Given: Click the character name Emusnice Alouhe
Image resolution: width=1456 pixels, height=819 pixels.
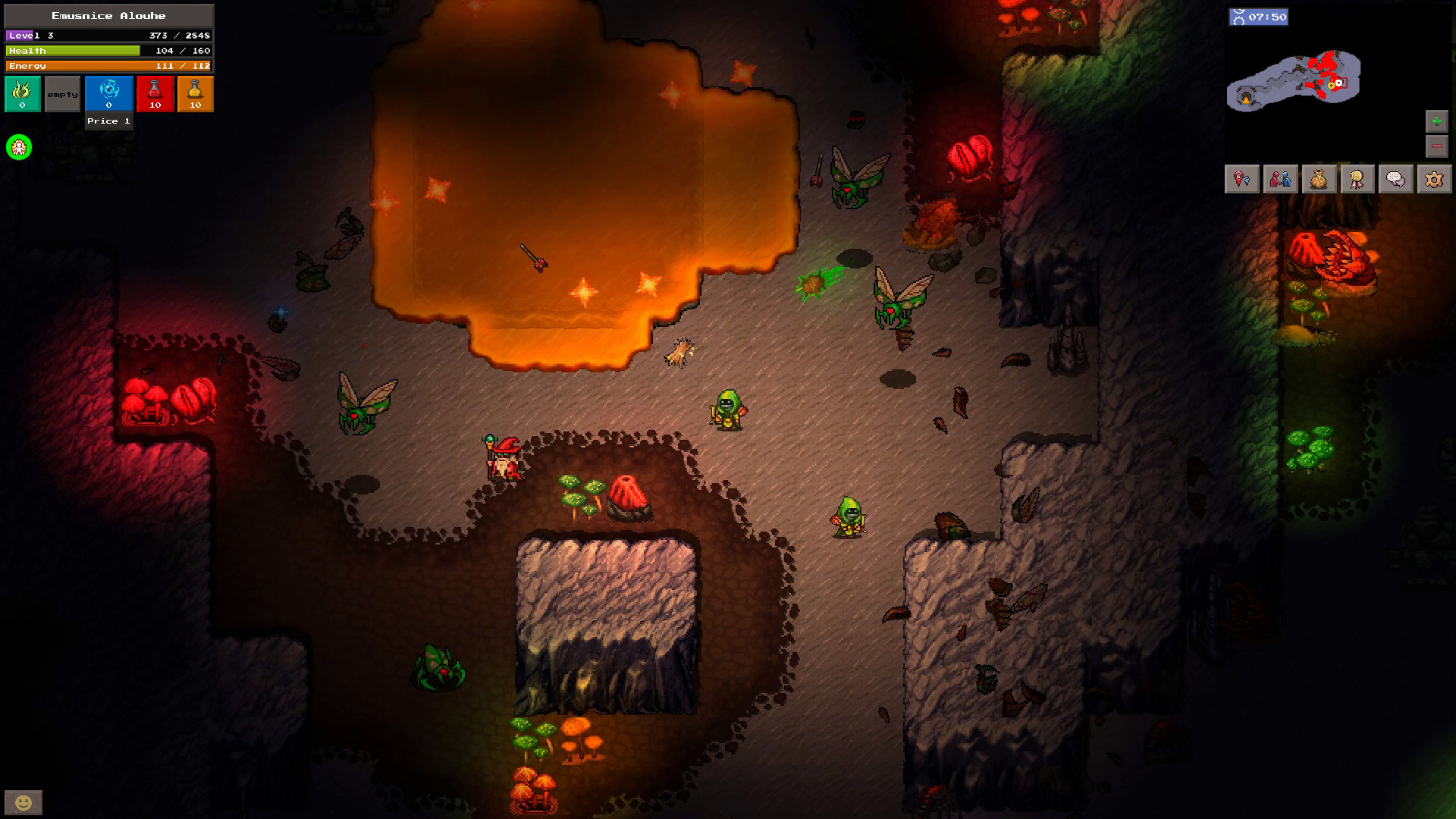Looking at the screenshot, I should (x=108, y=15).
